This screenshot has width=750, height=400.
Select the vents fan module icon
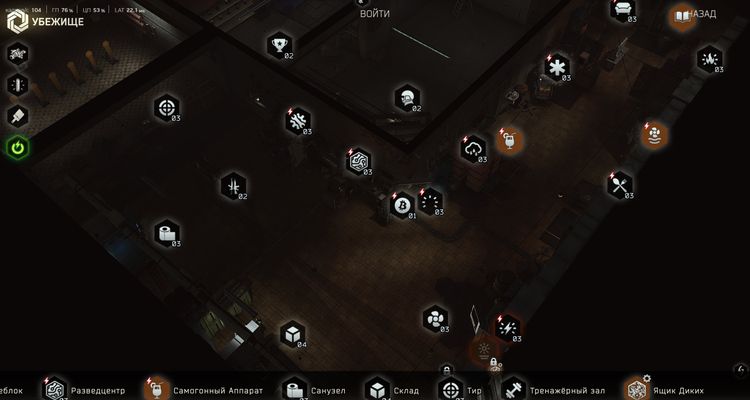(x=436, y=318)
